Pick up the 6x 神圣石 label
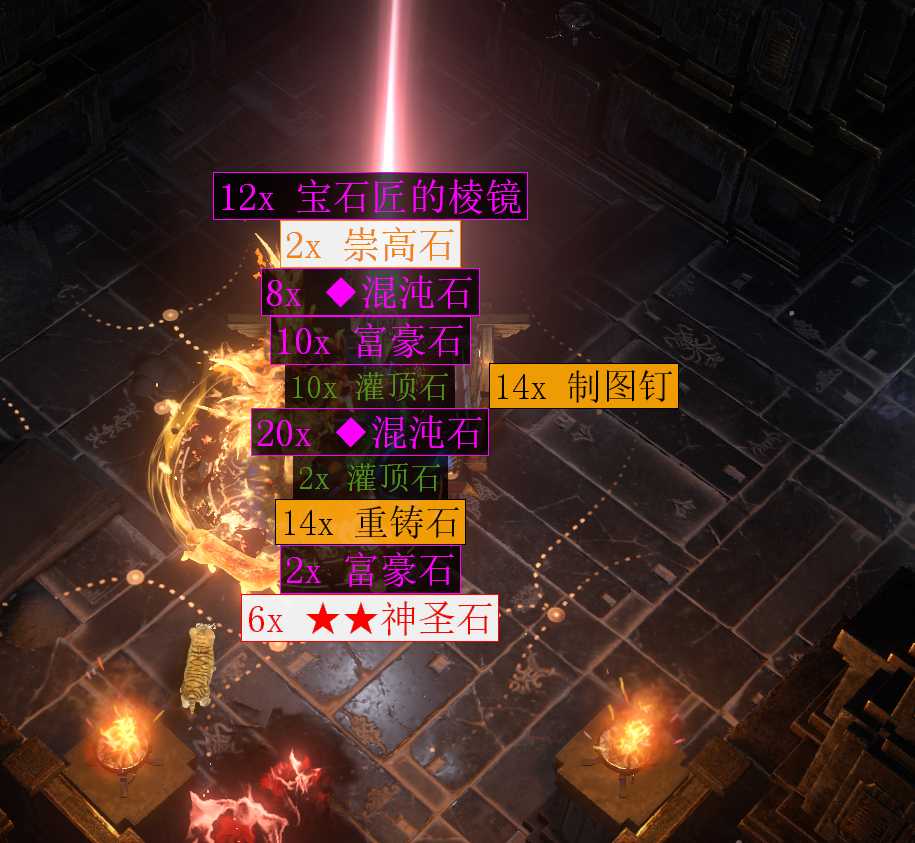The height and width of the screenshot is (843, 915). tap(370, 619)
